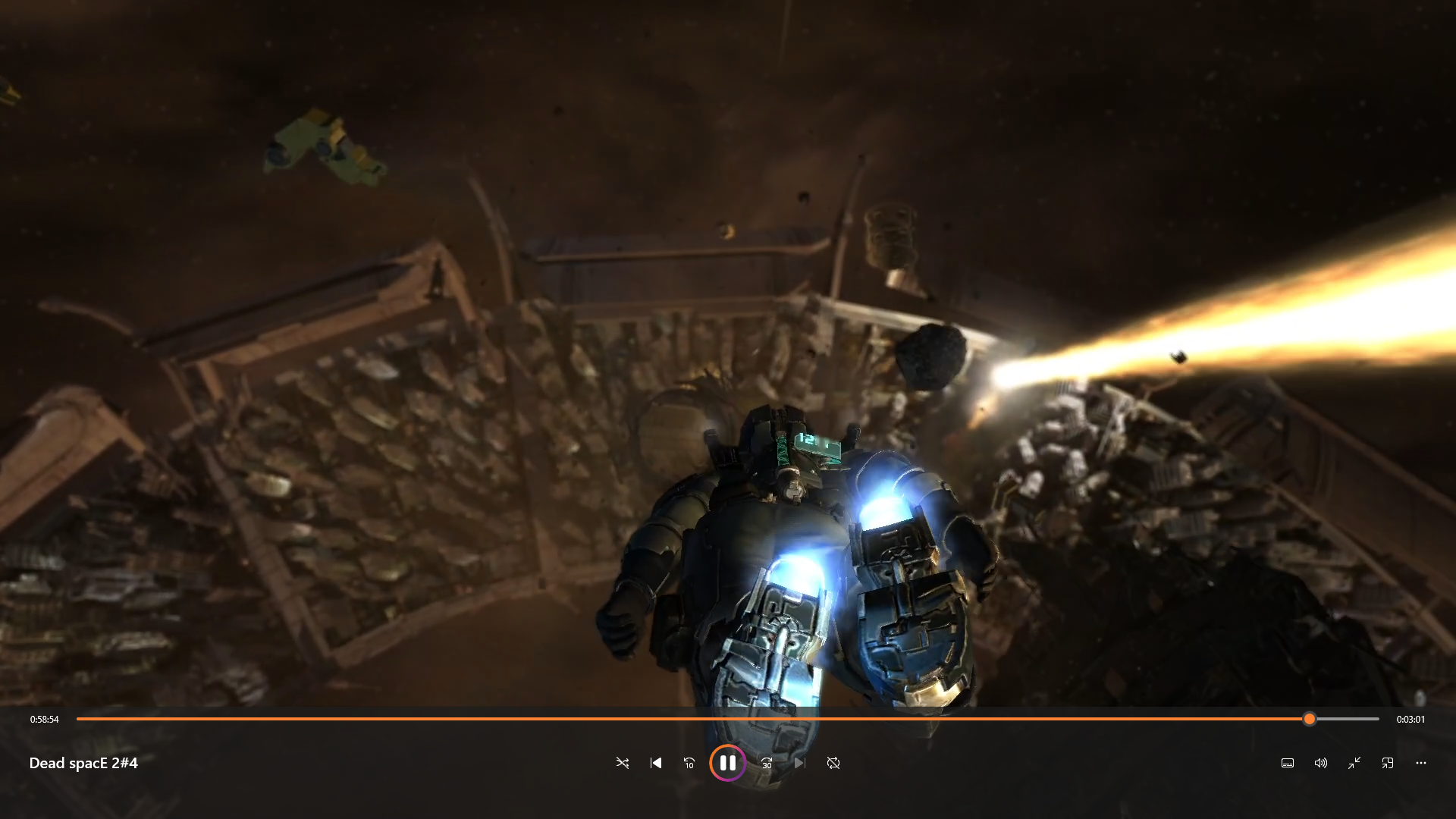1456x819 pixels.
Task: Click the remaining time label 0:03:01
Action: click(x=1411, y=719)
